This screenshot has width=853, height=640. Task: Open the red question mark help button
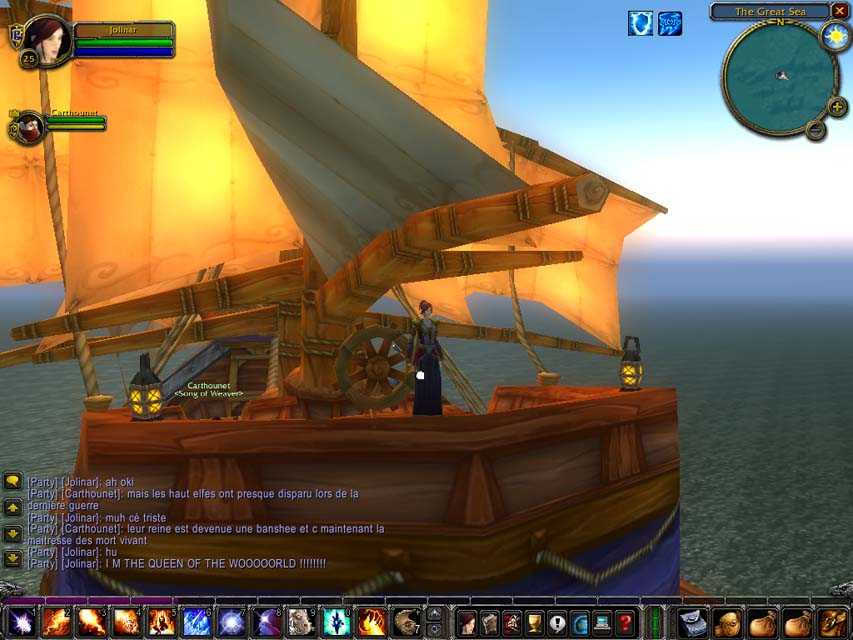(625, 621)
